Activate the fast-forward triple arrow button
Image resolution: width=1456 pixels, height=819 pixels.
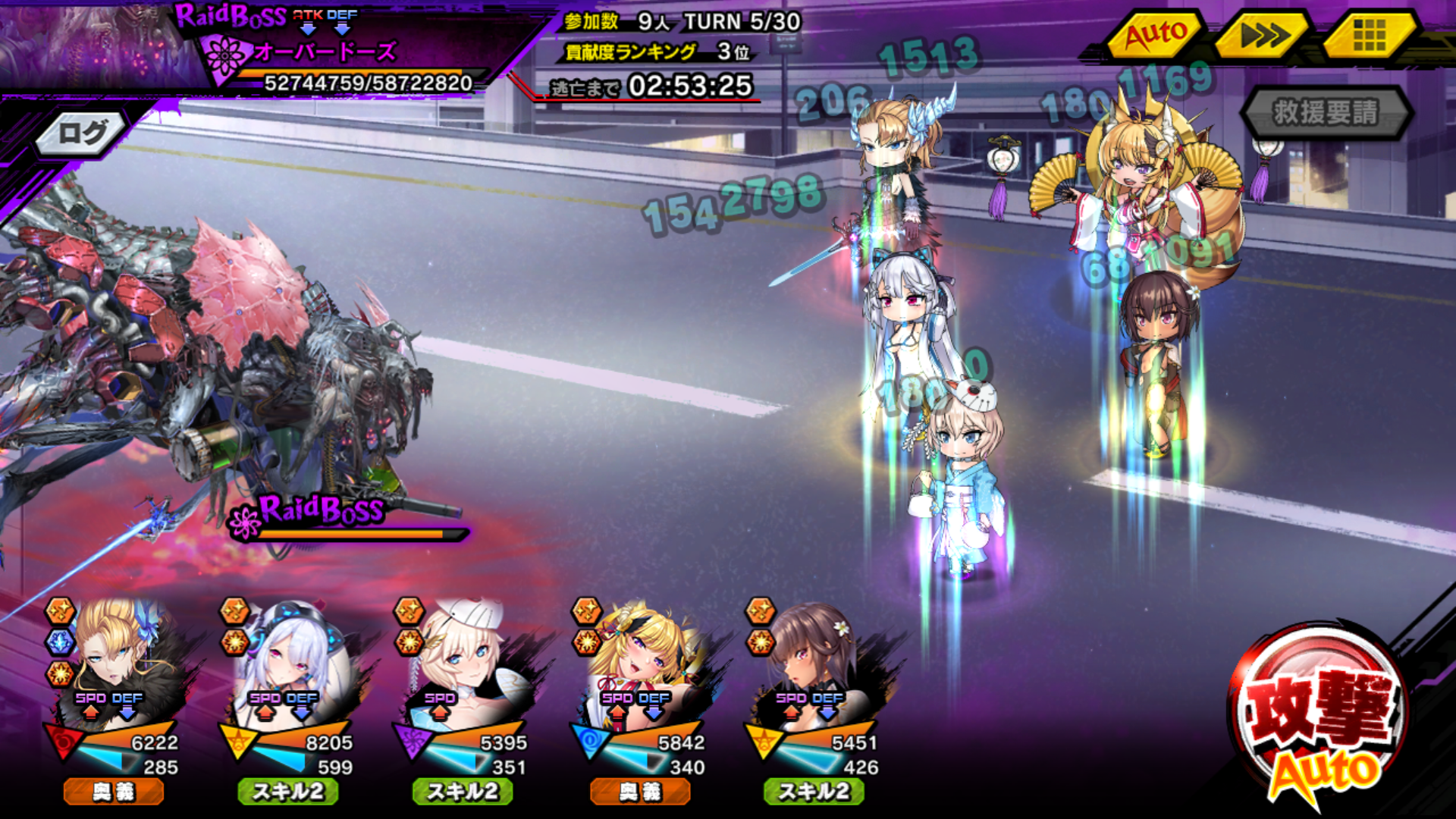pos(1263,35)
